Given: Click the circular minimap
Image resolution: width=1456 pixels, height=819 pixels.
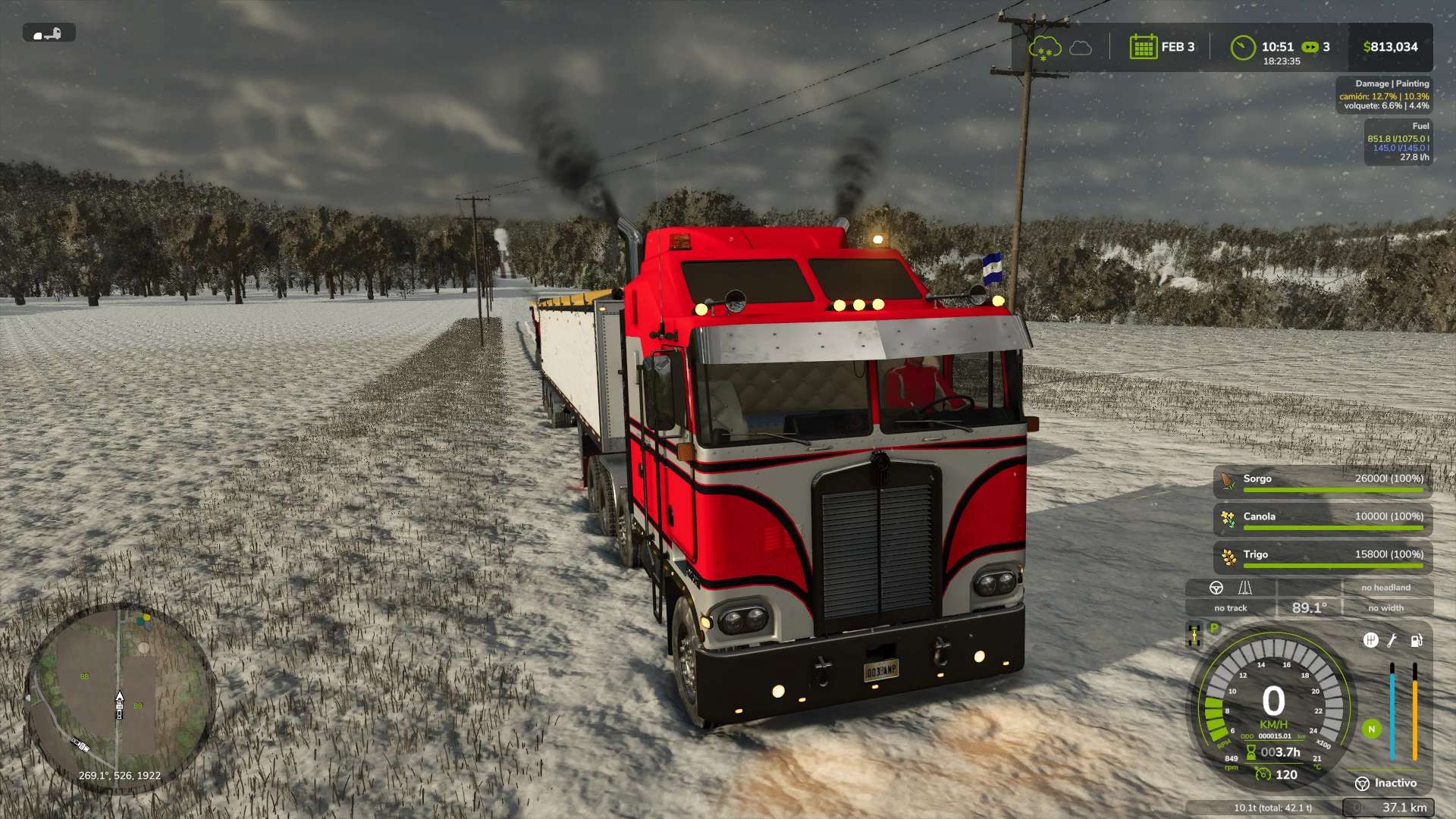Looking at the screenshot, I should (119, 699).
